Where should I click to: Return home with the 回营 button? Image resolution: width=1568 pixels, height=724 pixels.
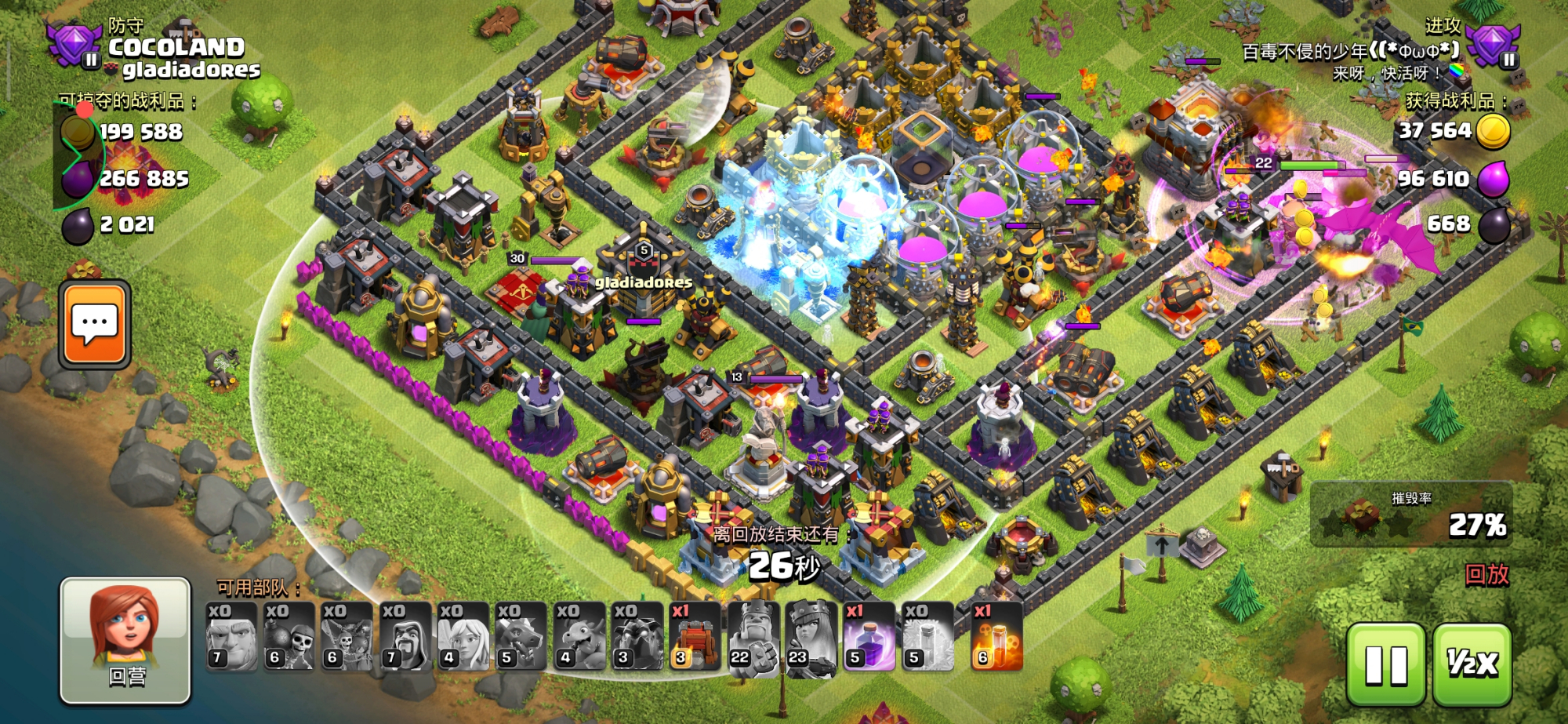point(125,640)
